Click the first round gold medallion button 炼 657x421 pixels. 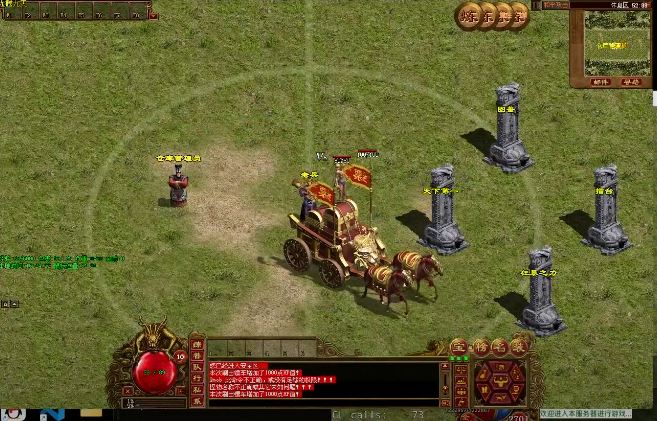[x=469, y=15]
